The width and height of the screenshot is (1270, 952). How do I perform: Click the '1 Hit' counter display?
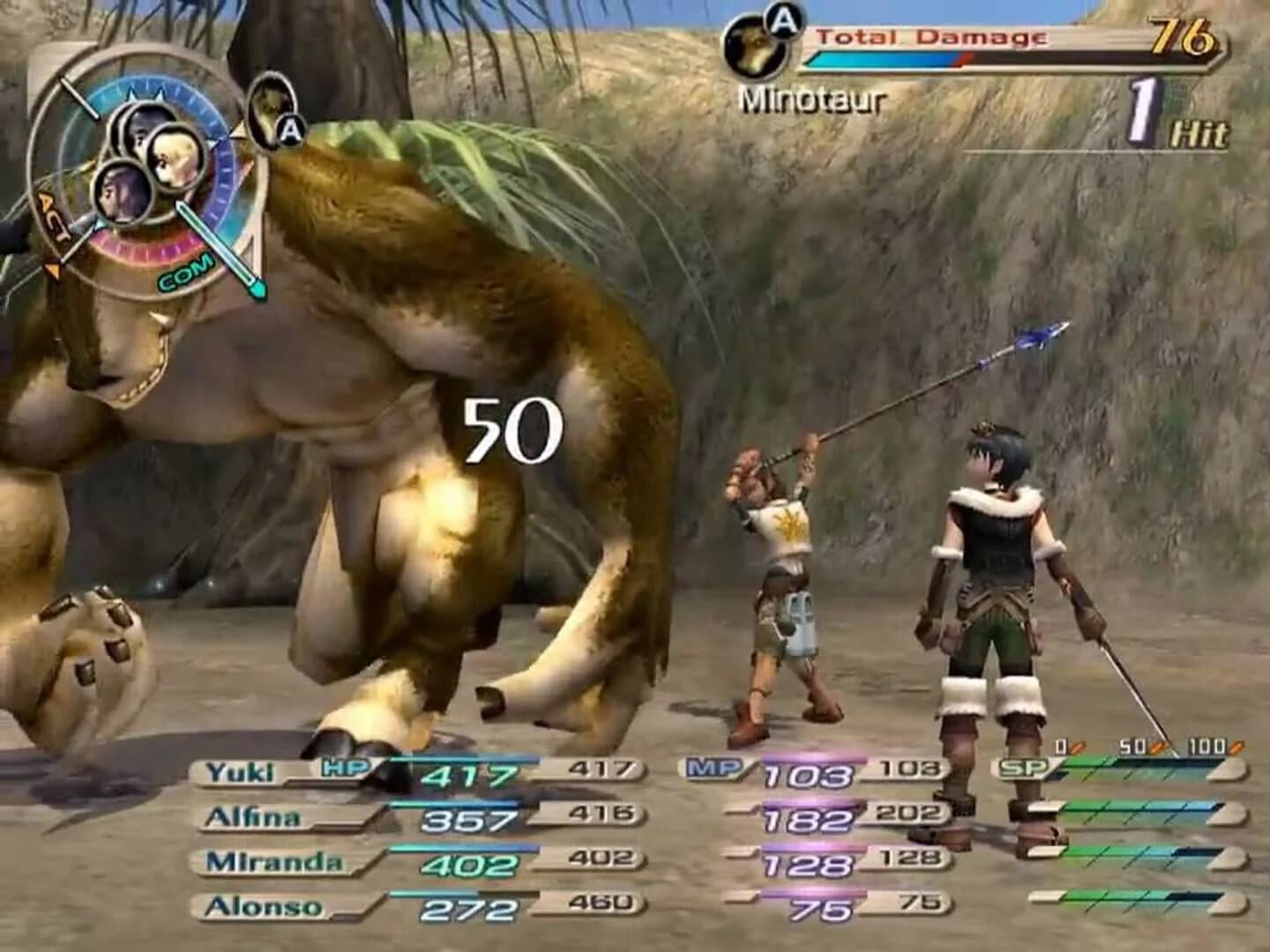click(x=1173, y=115)
